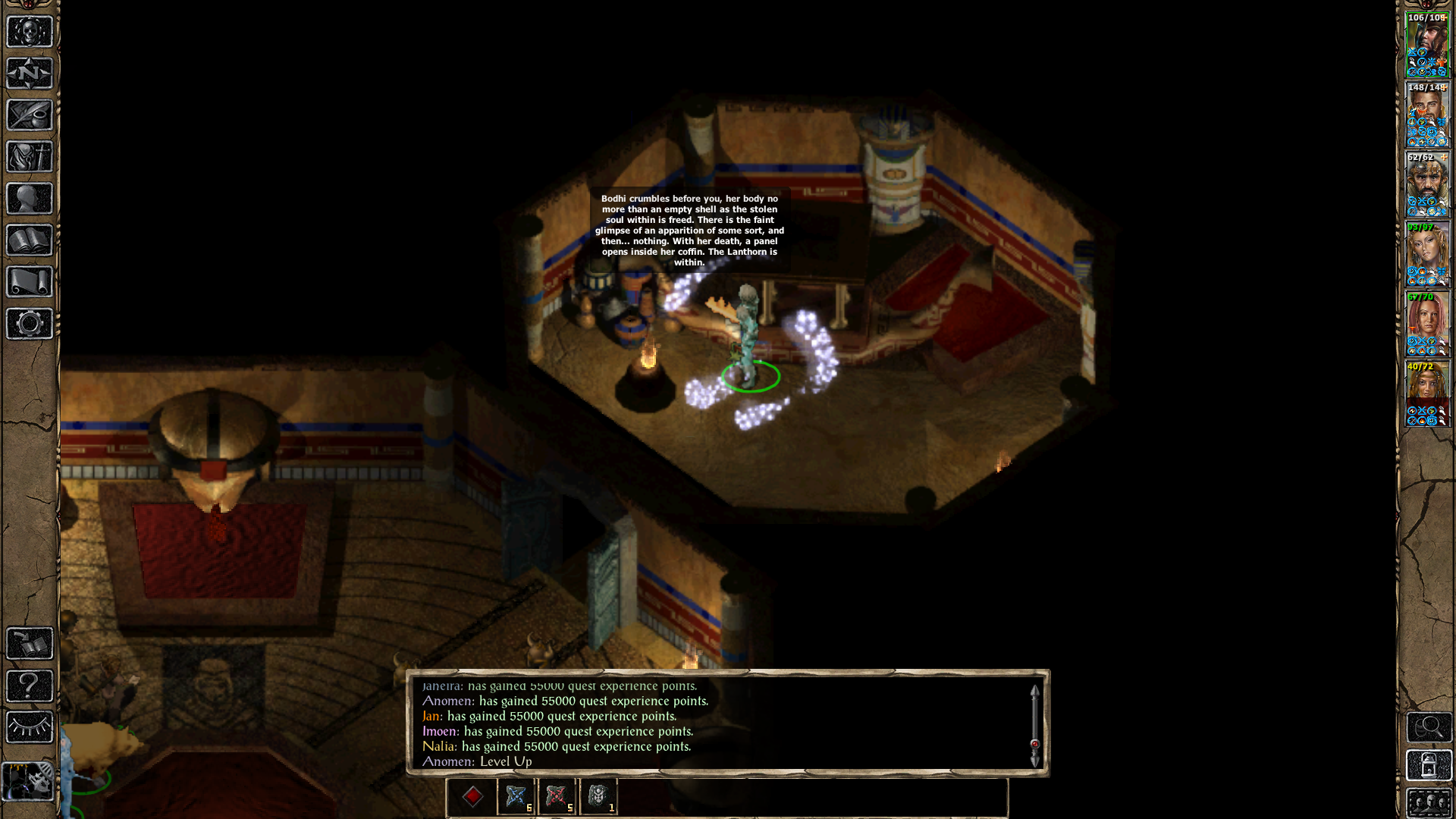Image resolution: width=1456 pixels, height=819 pixels.
Task: Open priest spells via the scroll icon
Action: coord(29,280)
